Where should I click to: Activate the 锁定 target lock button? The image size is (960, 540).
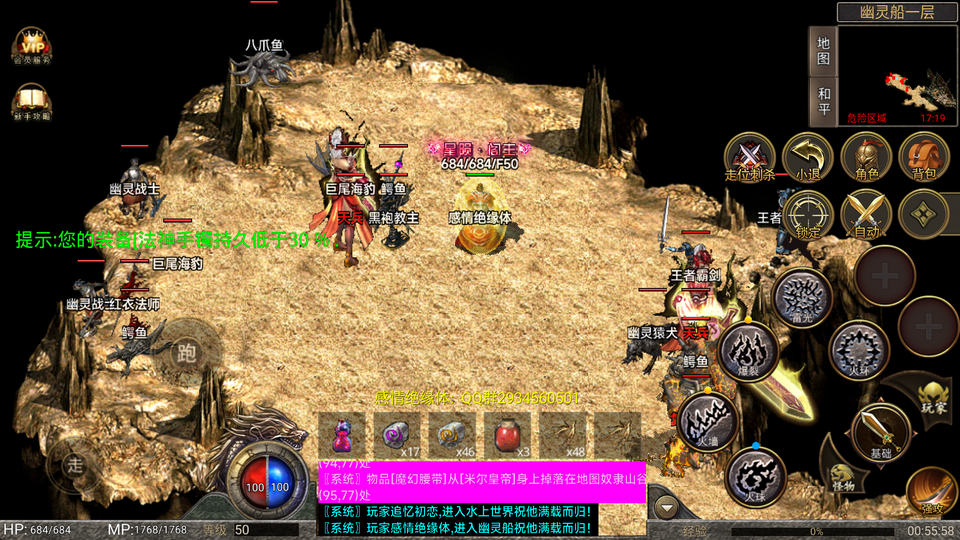[x=808, y=214]
